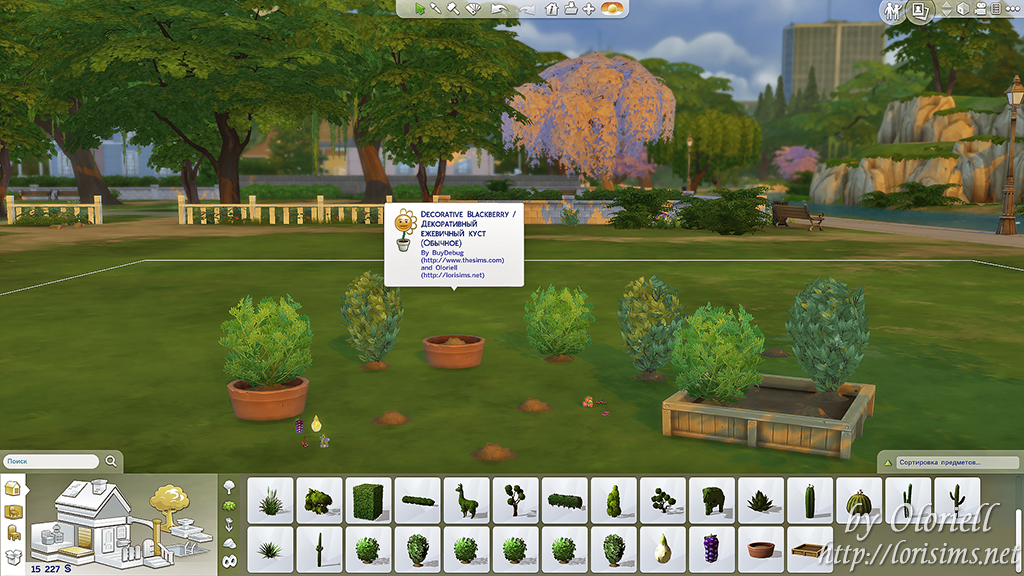Select the white pear plant thumbnail
Viewport: 1024px width, 576px height.
(663, 548)
